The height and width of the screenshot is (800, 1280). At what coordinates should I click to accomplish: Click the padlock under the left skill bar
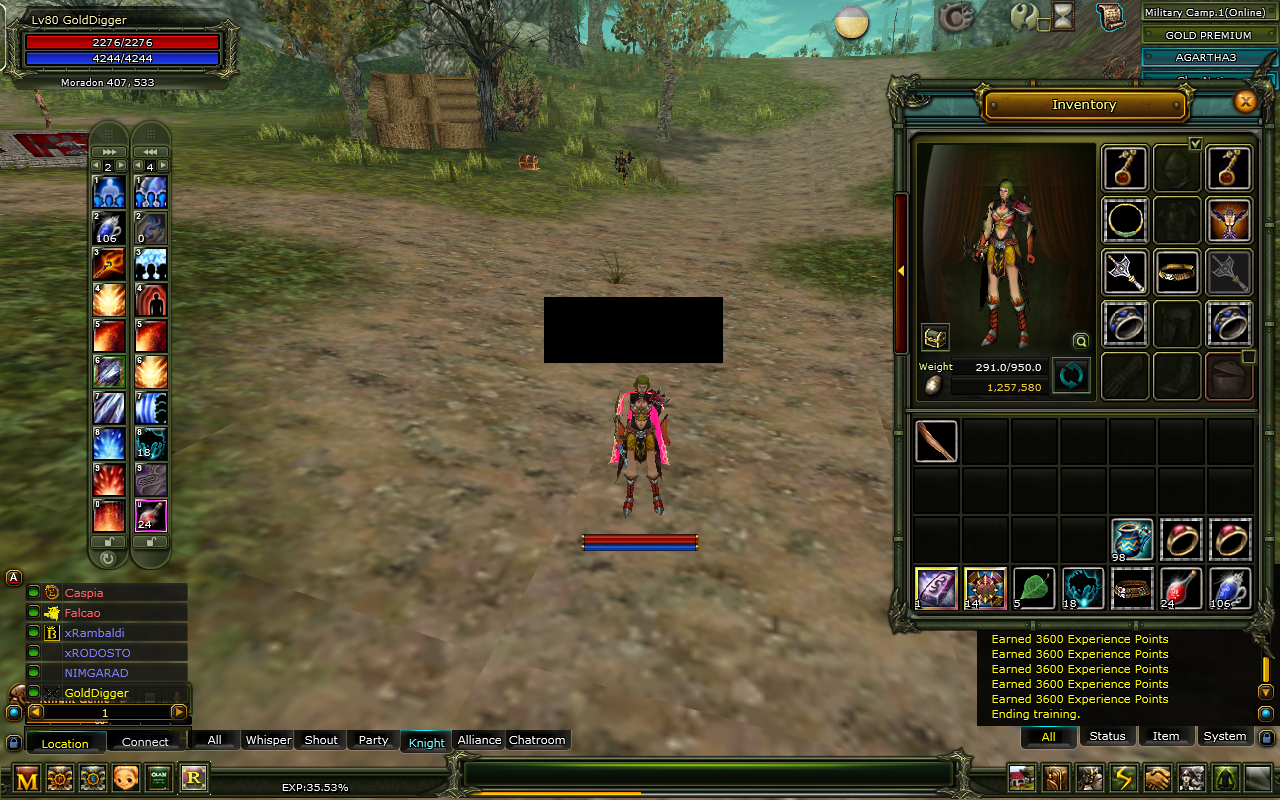(x=108, y=541)
